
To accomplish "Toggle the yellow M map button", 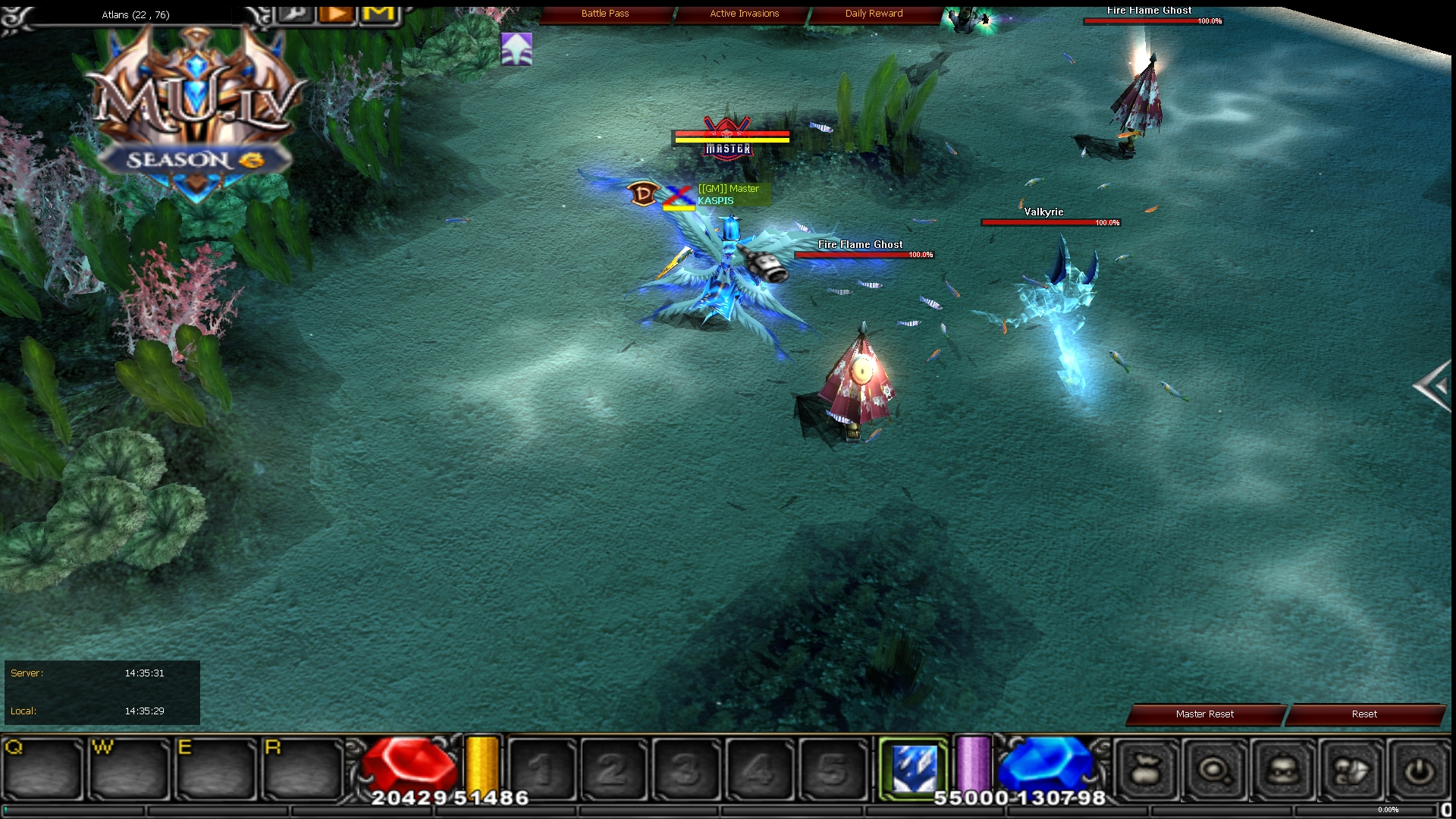I will tap(379, 13).
